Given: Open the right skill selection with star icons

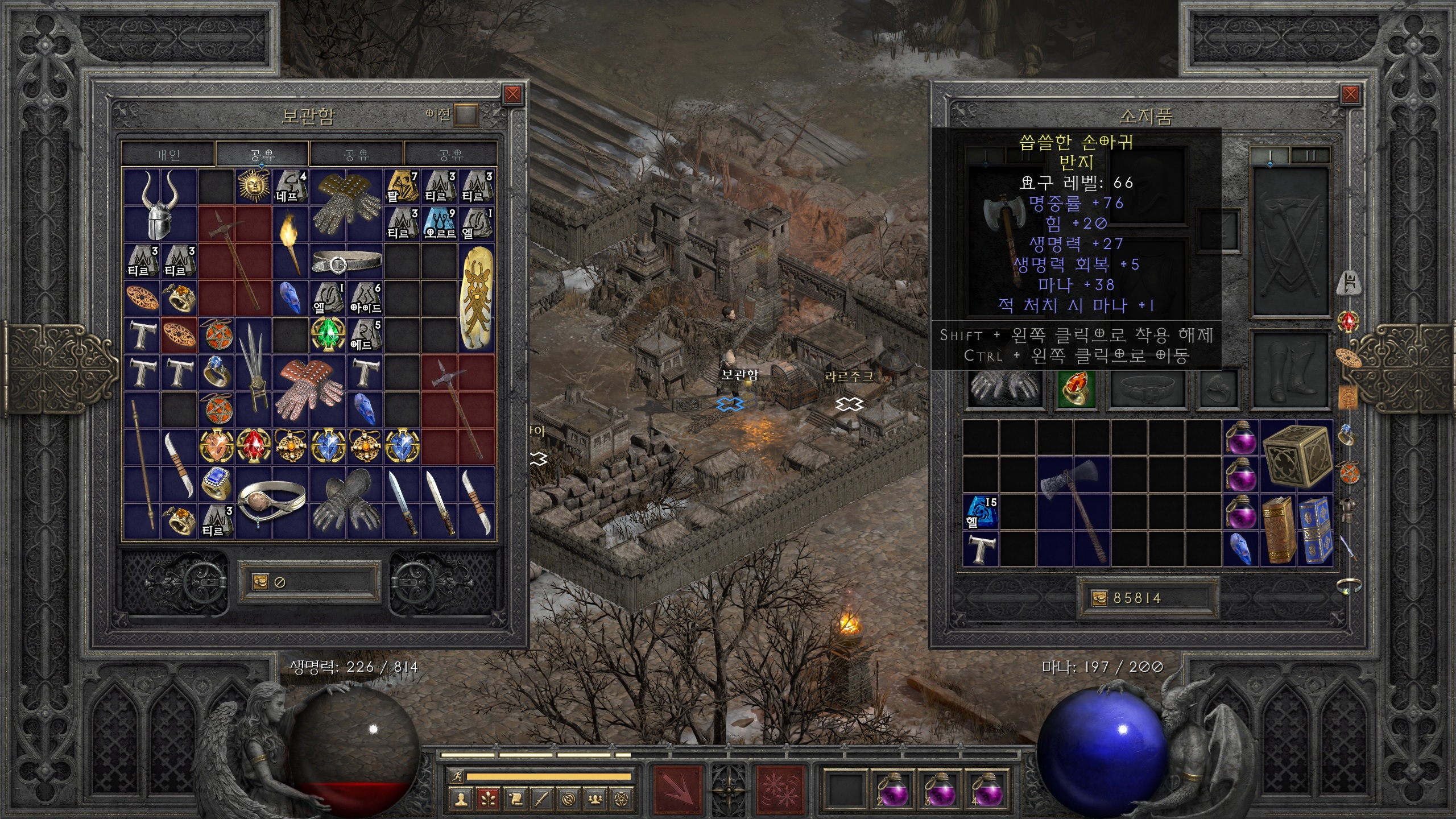Looking at the screenshot, I should pyautogui.click(x=780, y=789).
